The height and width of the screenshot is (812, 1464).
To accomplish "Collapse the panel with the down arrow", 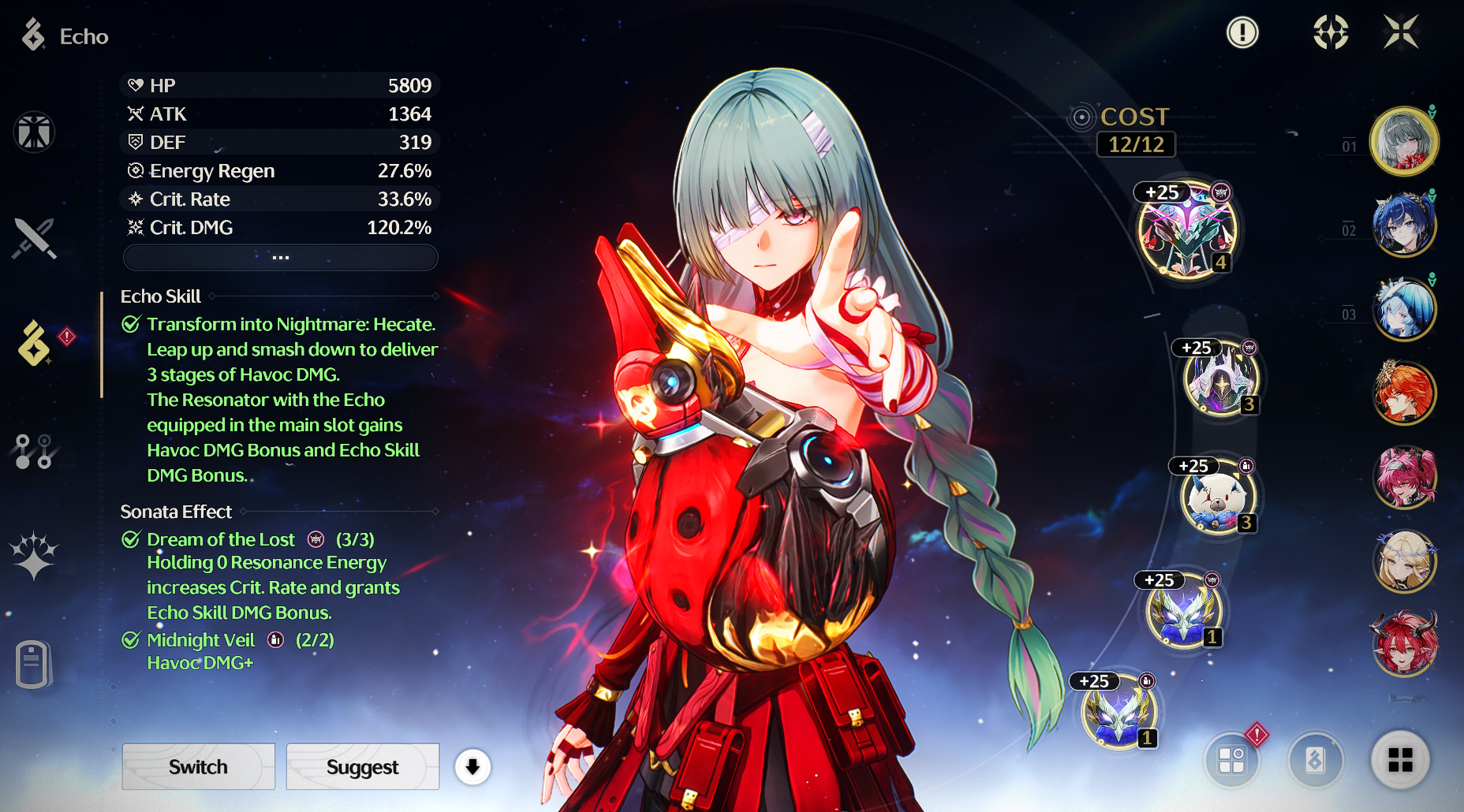I will click(472, 766).
